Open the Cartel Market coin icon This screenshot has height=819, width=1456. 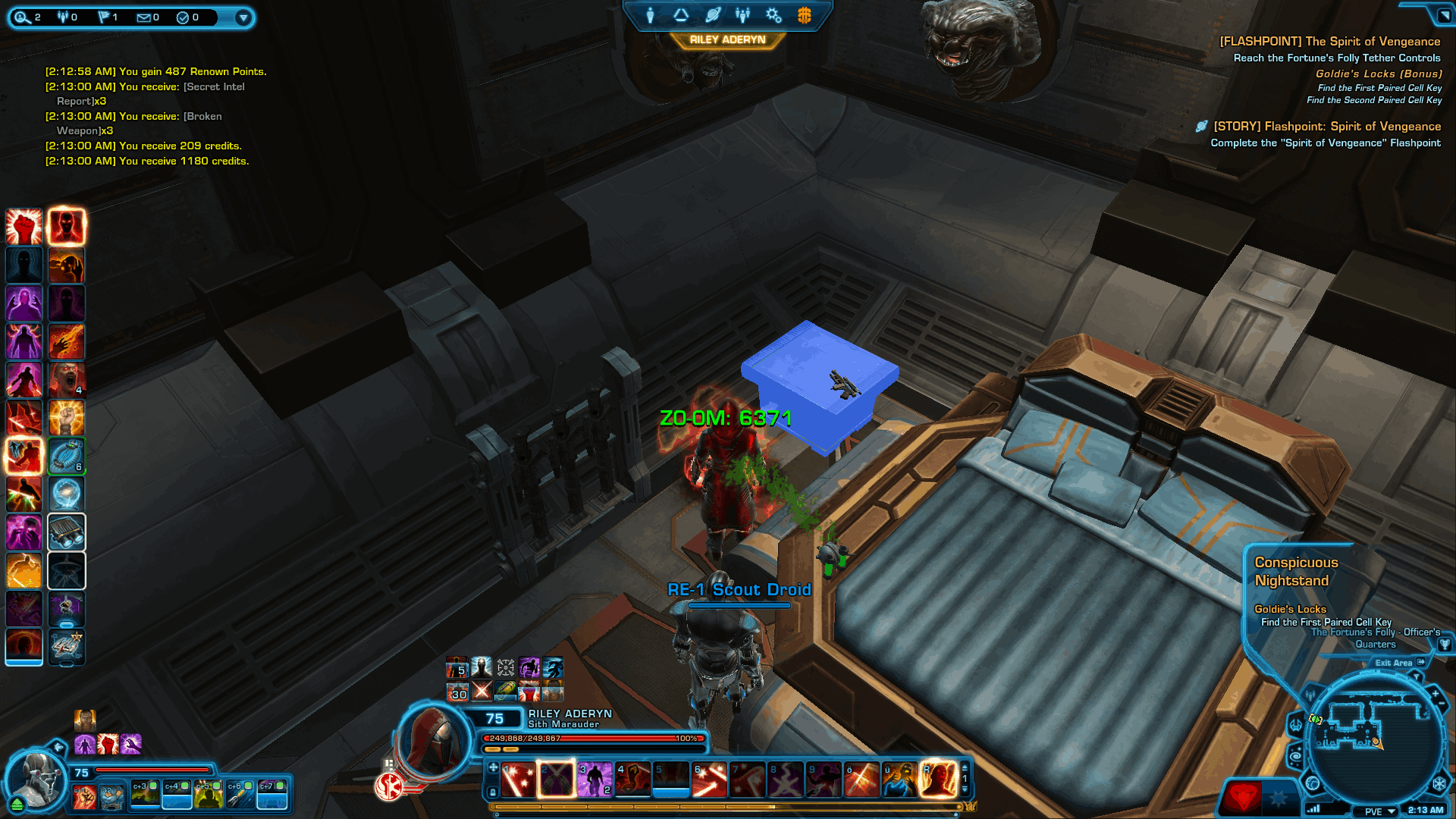(x=802, y=14)
